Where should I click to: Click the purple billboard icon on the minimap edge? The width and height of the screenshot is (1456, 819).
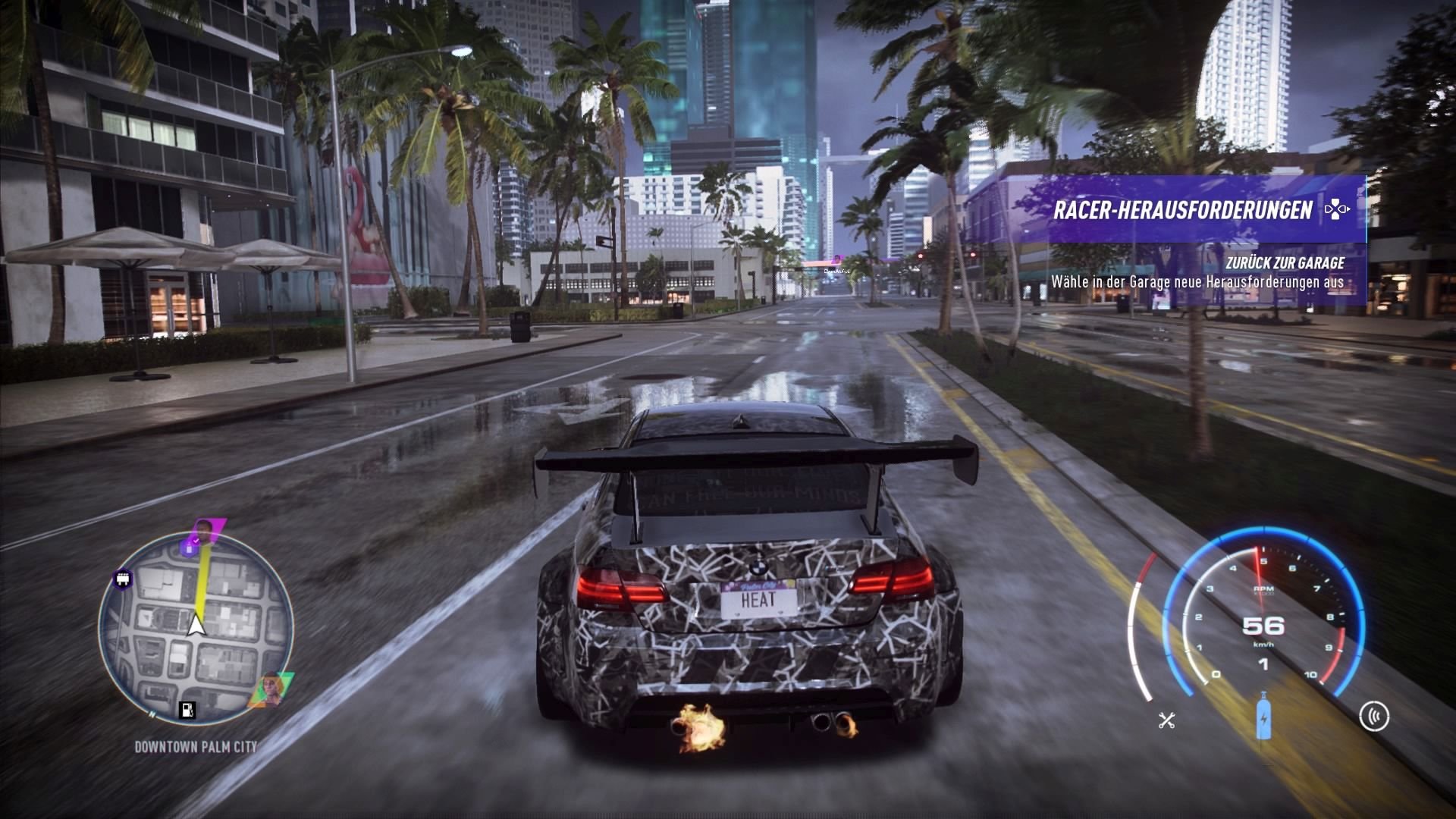(x=123, y=579)
